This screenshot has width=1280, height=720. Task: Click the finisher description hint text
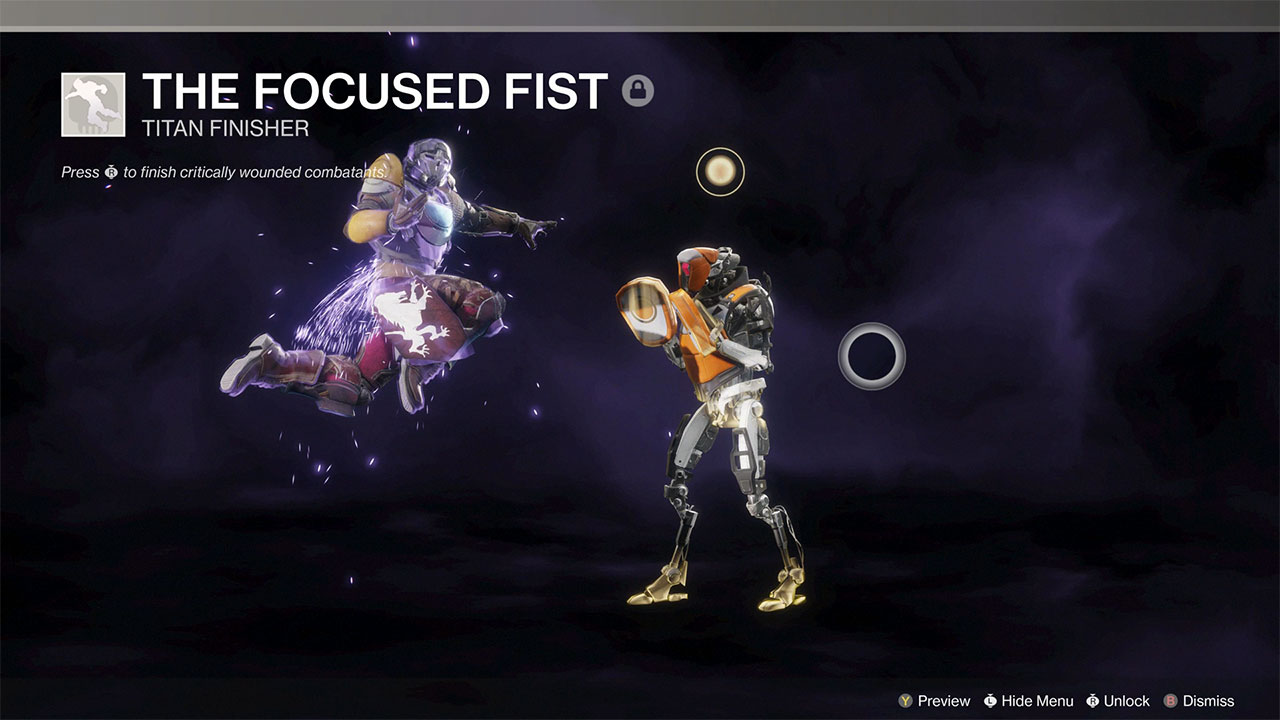point(225,172)
